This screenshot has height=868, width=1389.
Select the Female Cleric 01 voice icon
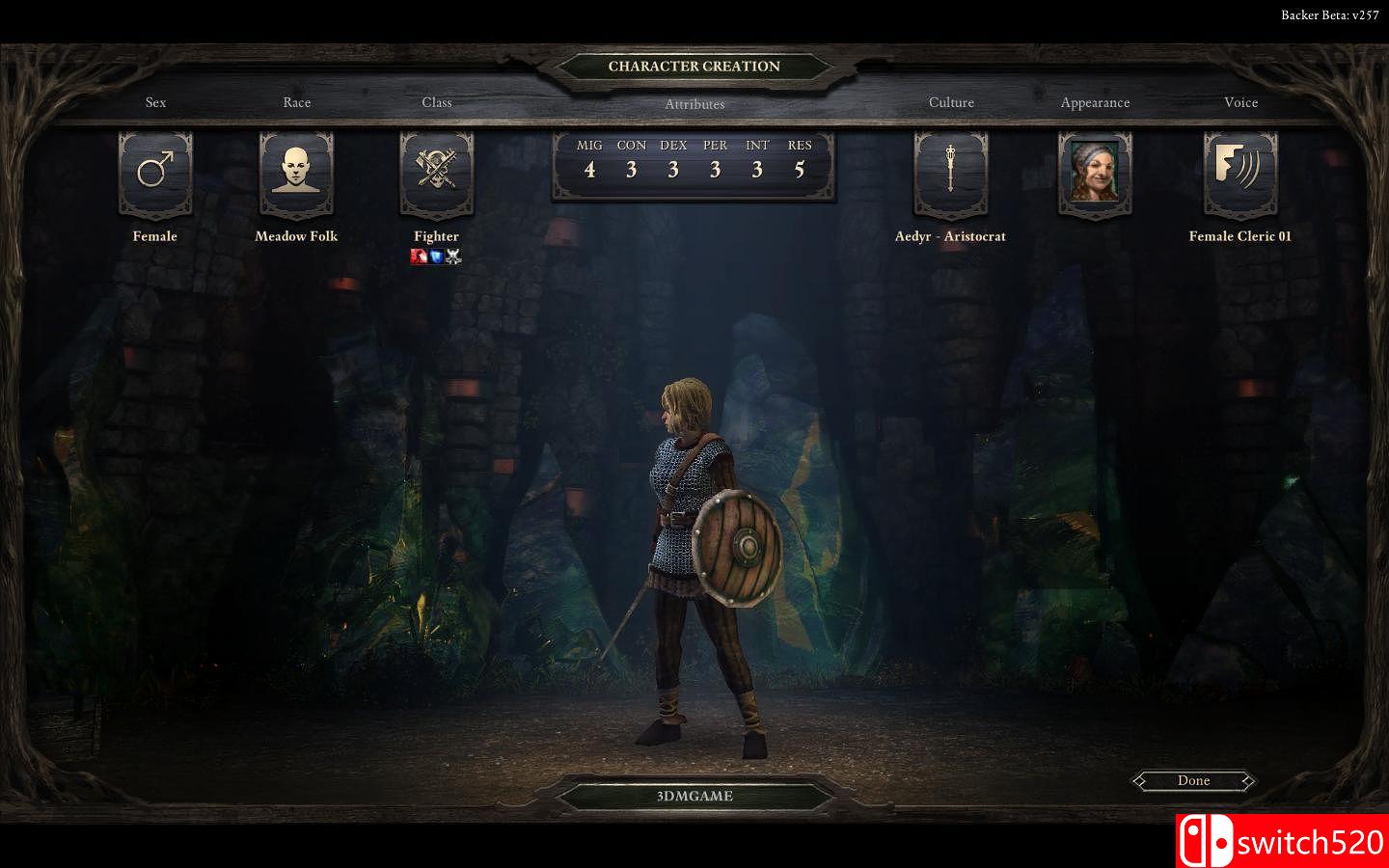(1240, 174)
